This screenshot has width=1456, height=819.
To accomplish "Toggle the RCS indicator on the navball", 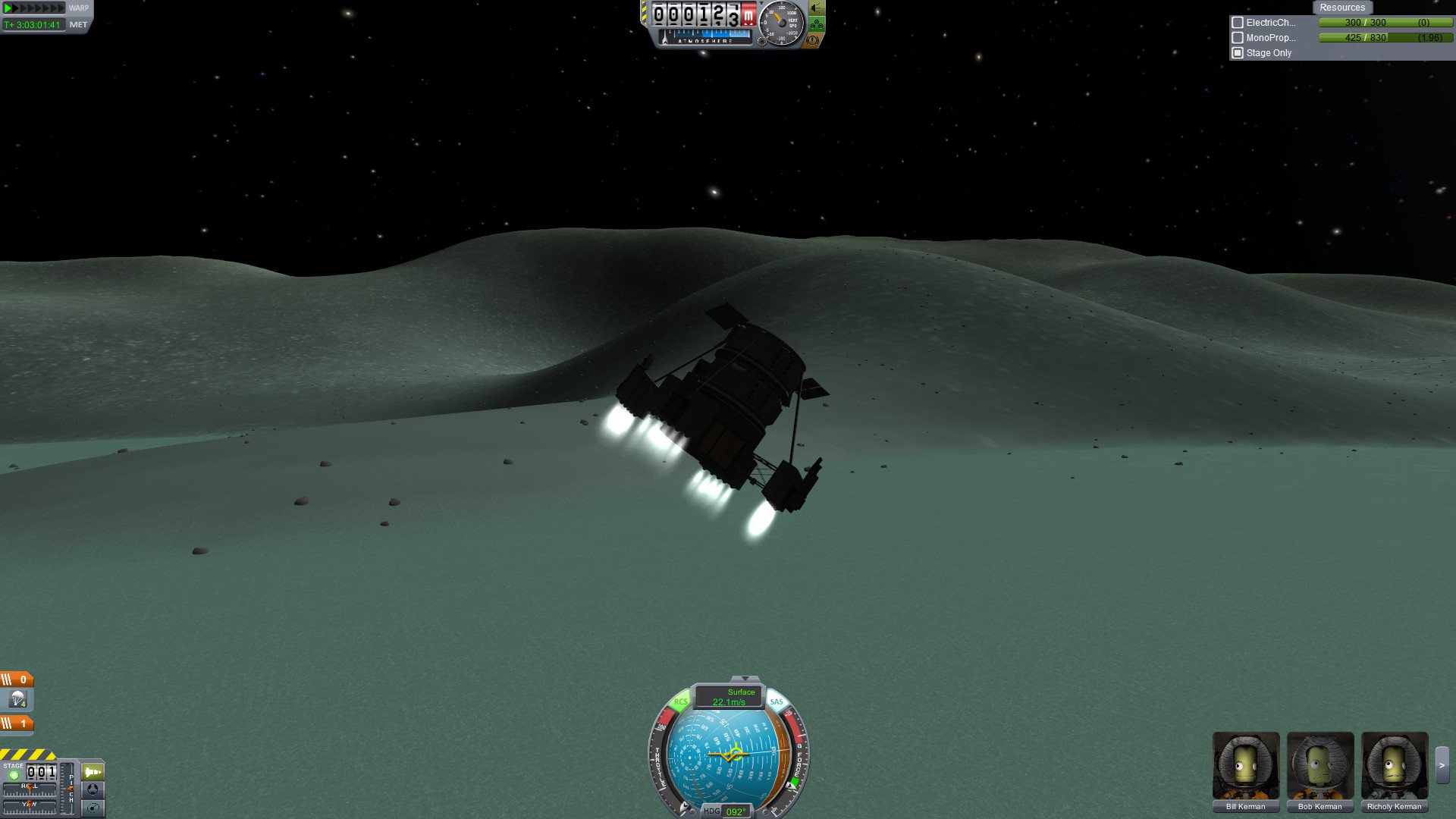I will [x=680, y=702].
